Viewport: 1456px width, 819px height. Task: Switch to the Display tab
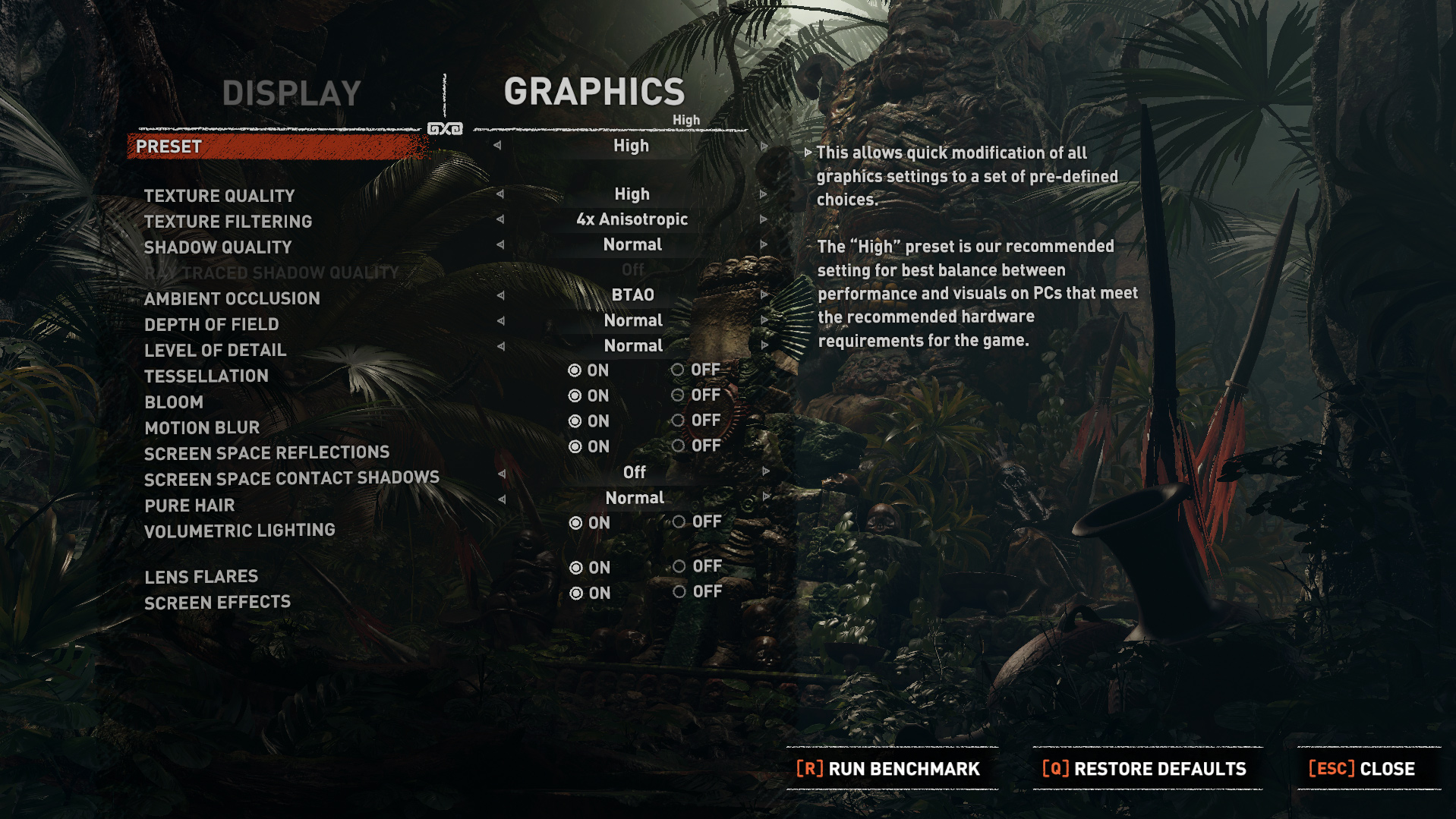292,94
